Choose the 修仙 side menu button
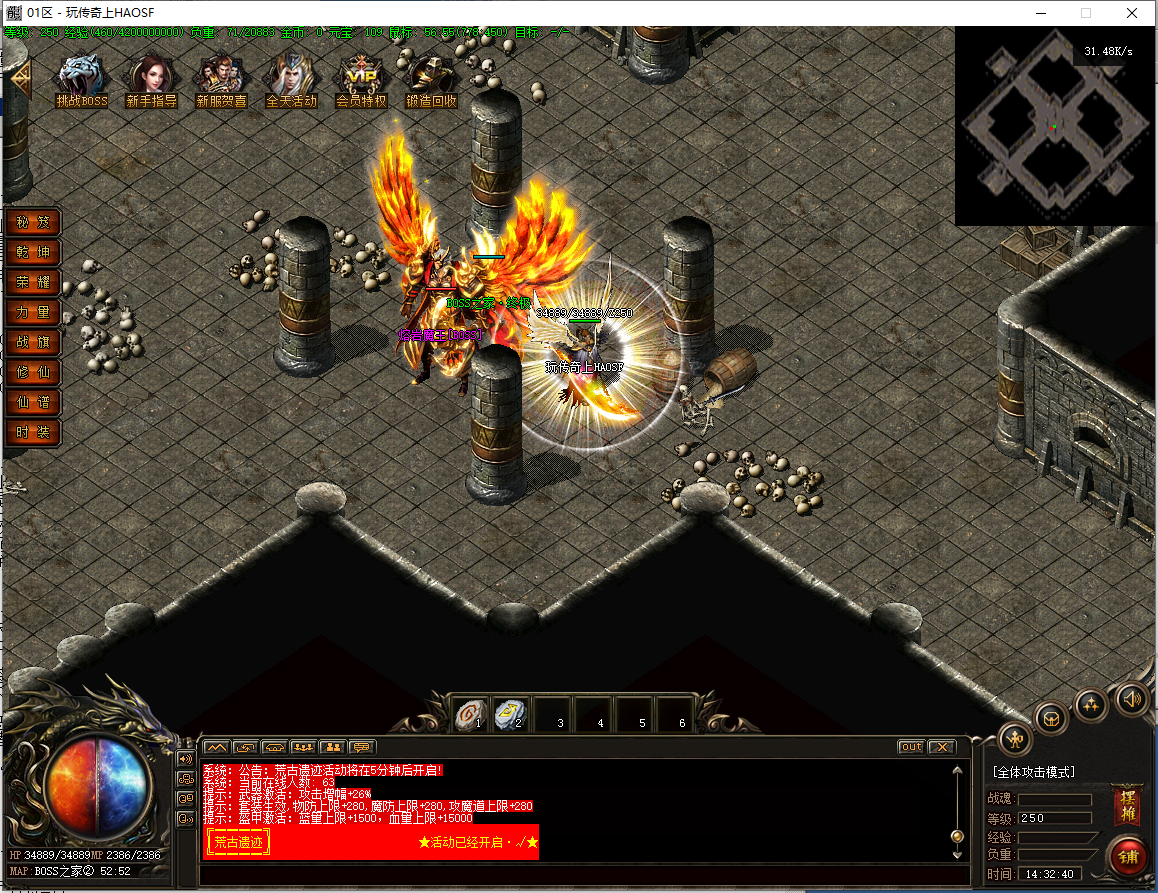 click(x=33, y=372)
